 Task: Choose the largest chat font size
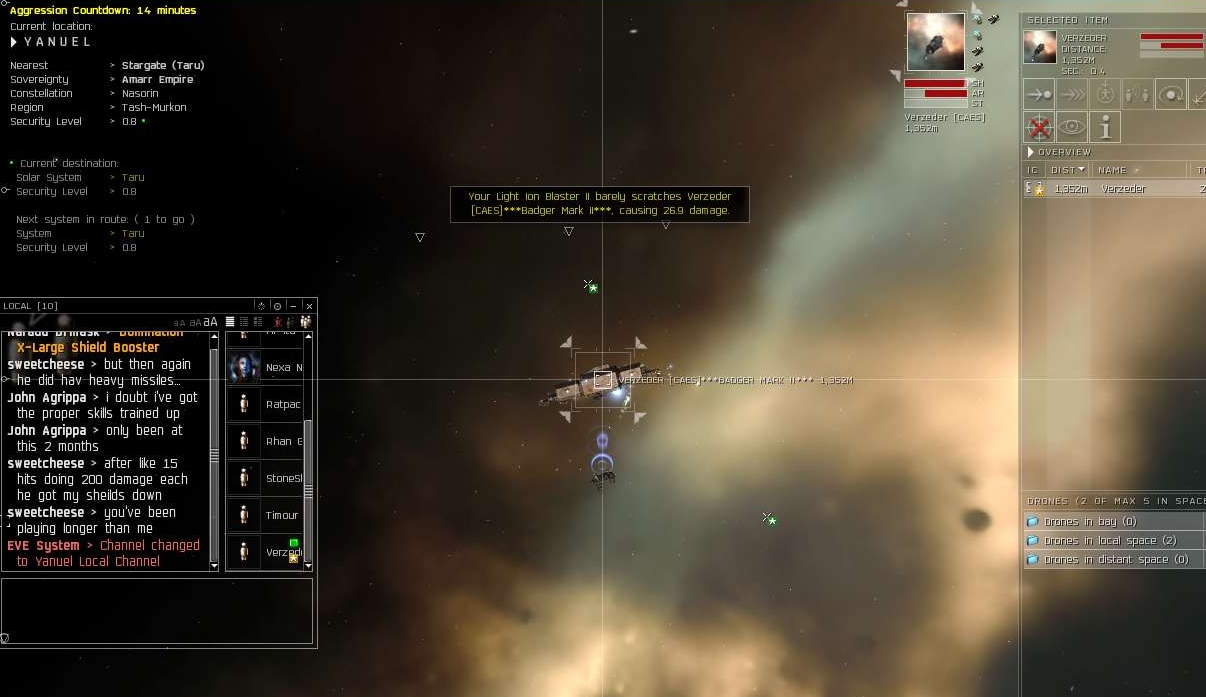pyautogui.click(x=210, y=322)
